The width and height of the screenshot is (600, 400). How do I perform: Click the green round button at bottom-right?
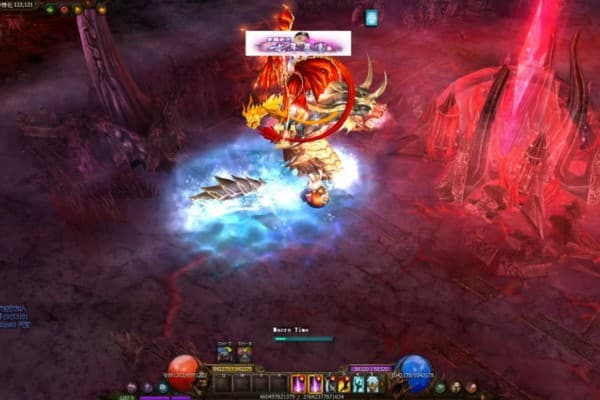coord(440,387)
